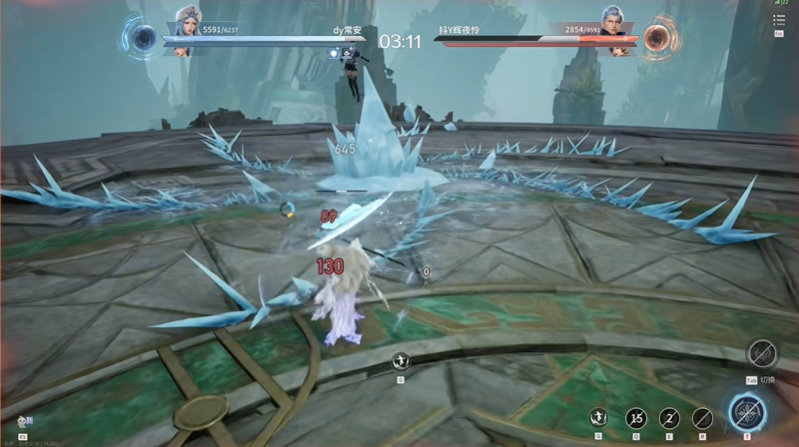Viewport: 799px width, 447px height.
Task: Use the skill left of the 15 cooldown
Action: pyautogui.click(x=600, y=417)
